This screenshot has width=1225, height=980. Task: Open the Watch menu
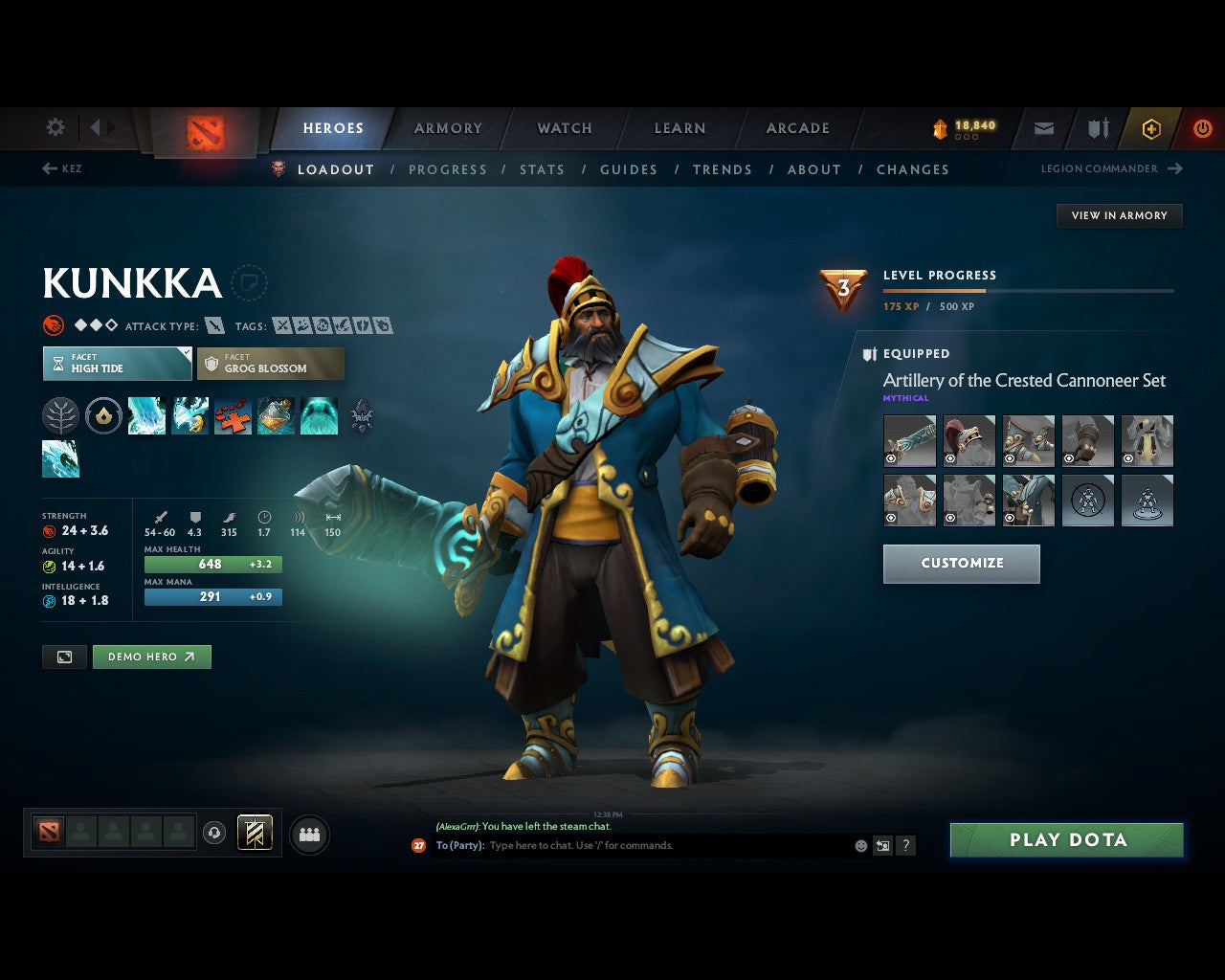point(564,127)
